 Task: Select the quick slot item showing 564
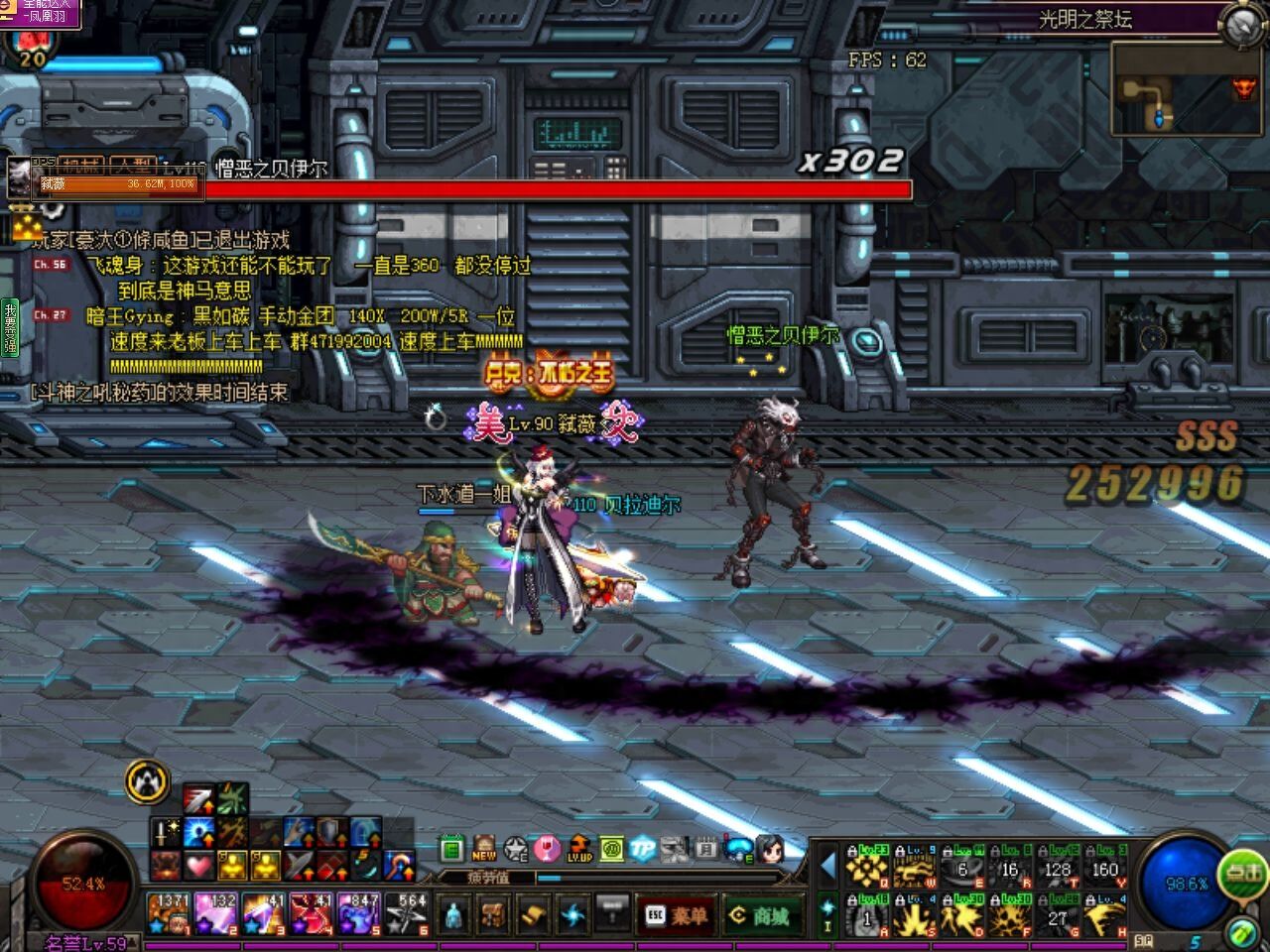407,913
